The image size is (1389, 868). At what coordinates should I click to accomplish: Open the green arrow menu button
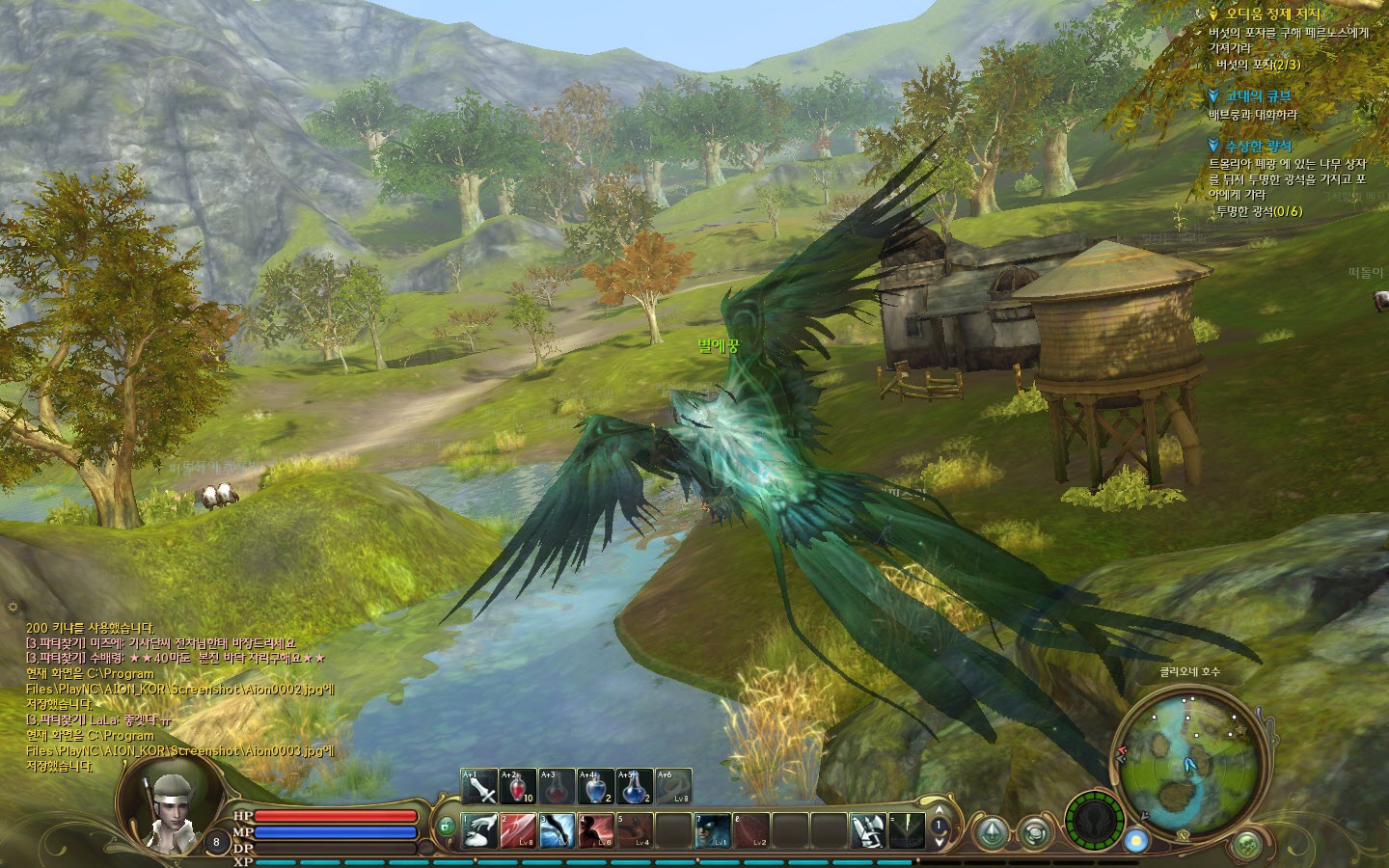point(991,831)
